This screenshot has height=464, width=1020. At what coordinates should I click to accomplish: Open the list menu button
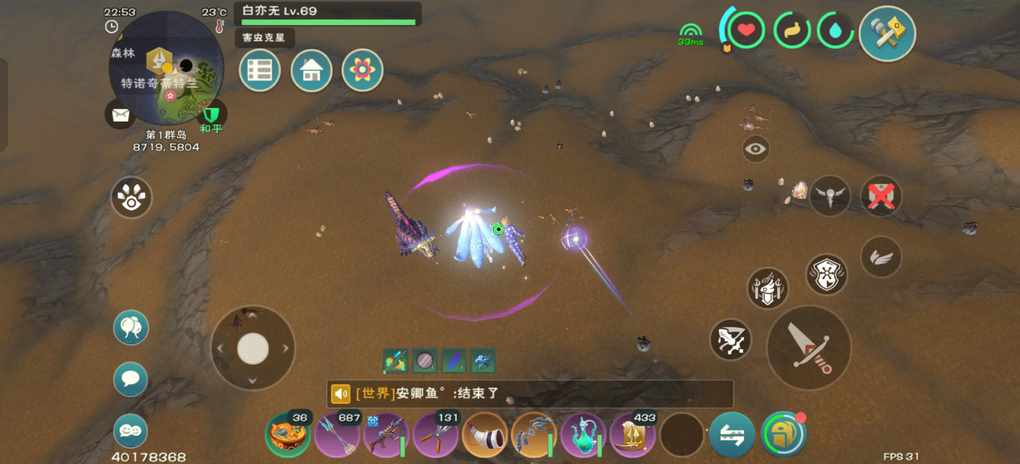click(x=260, y=71)
